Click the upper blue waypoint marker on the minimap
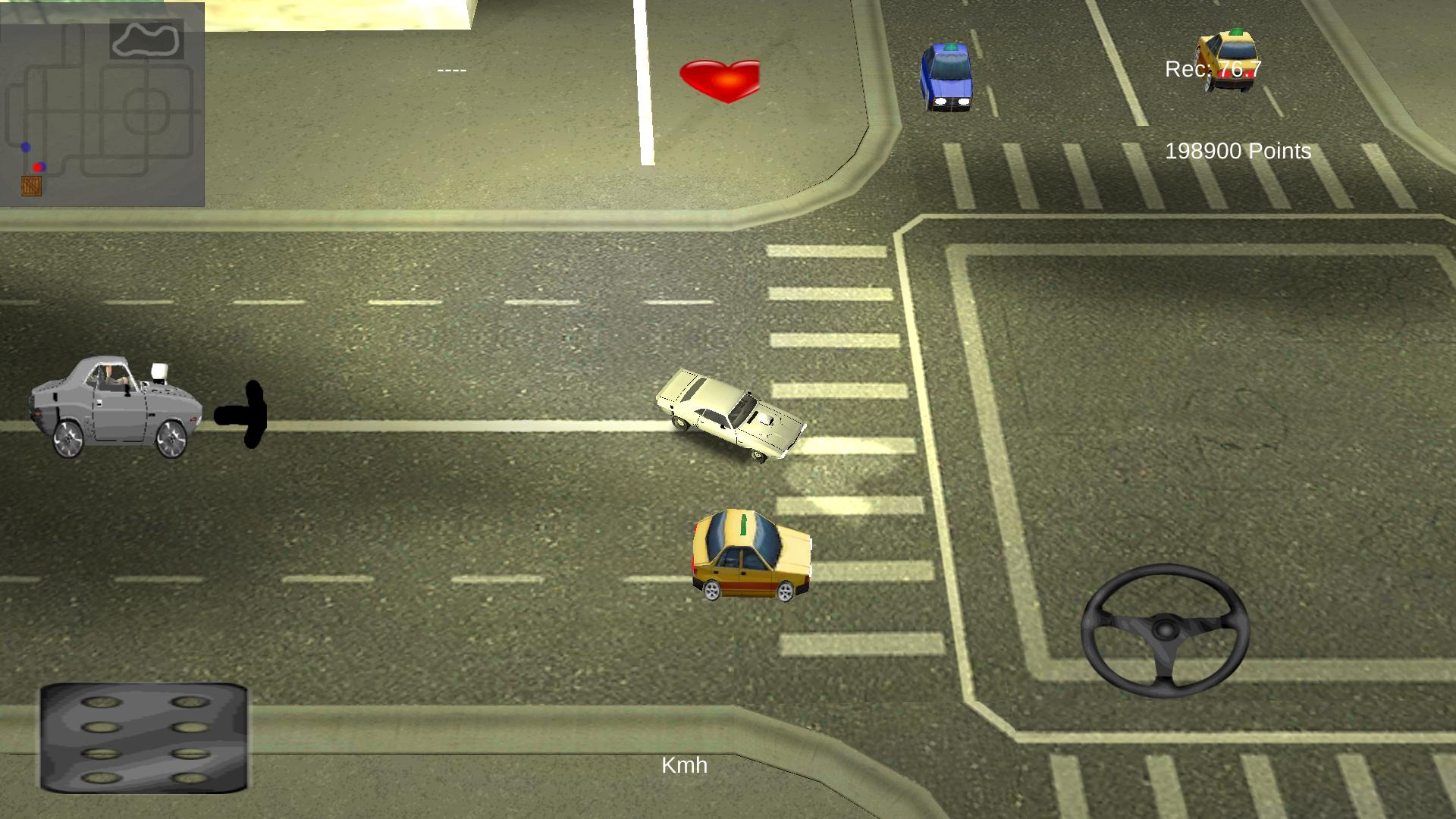 pyautogui.click(x=26, y=146)
